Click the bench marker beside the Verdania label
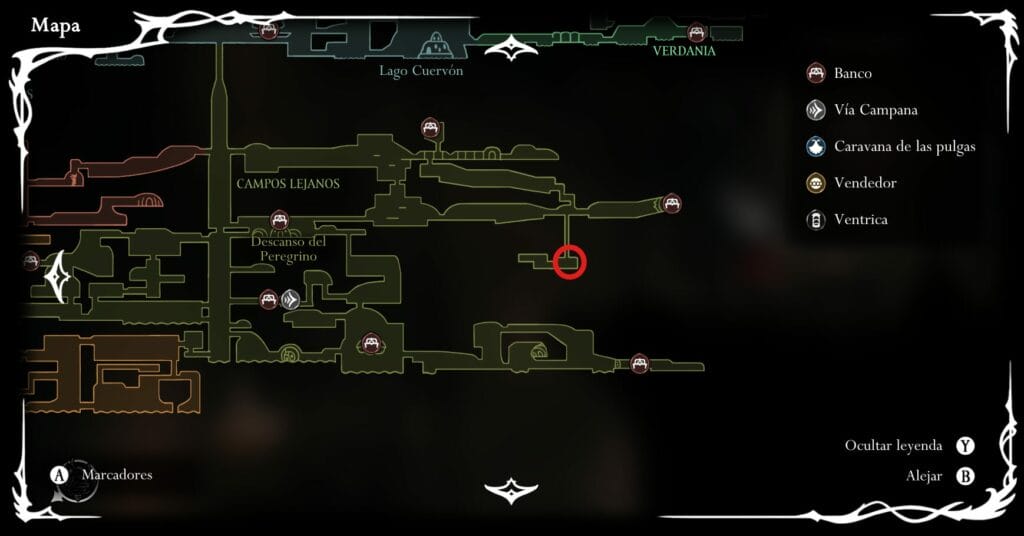The image size is (1024, 536). (x=697, y=33)
